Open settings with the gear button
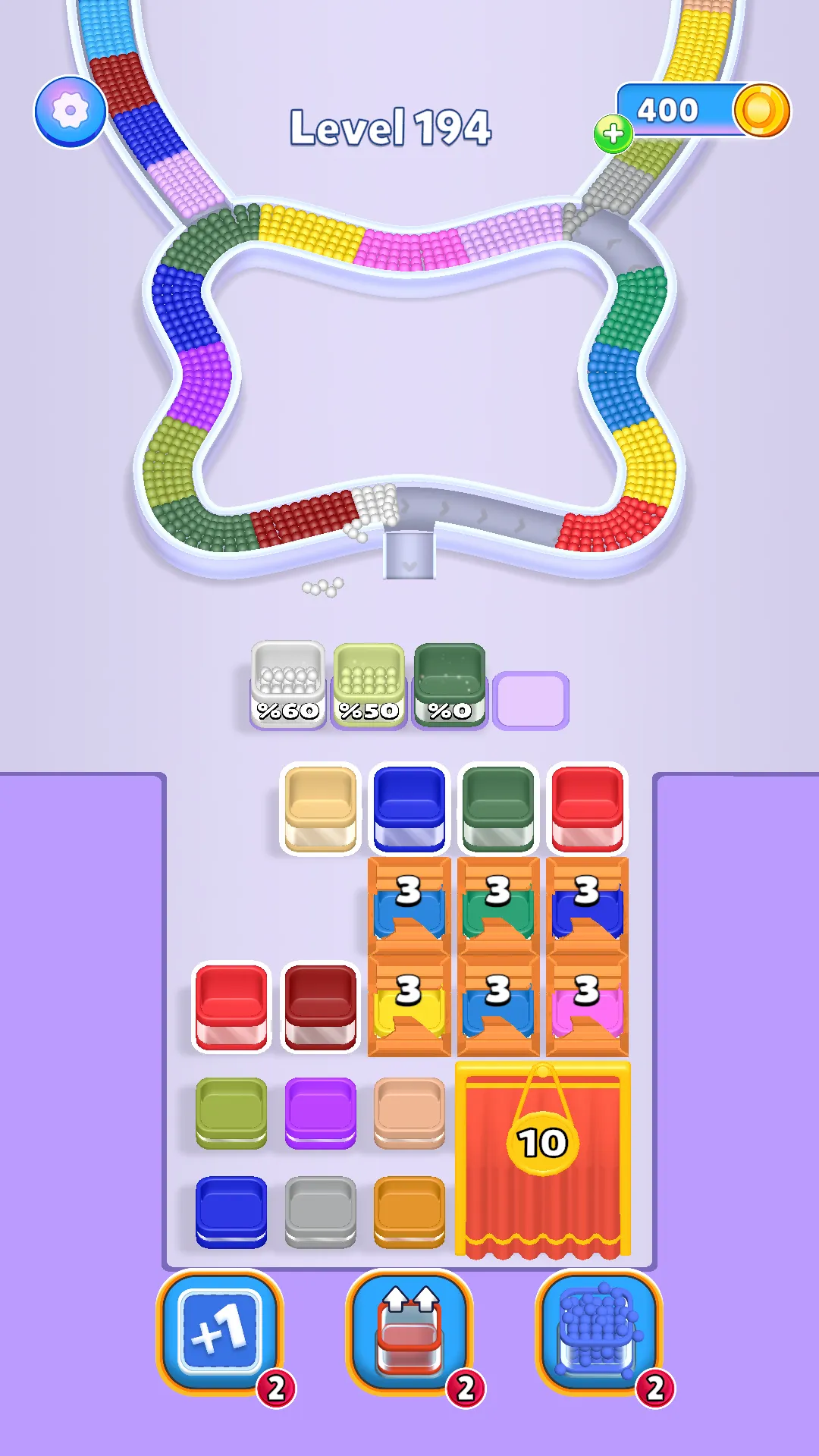 coord(71,111)
